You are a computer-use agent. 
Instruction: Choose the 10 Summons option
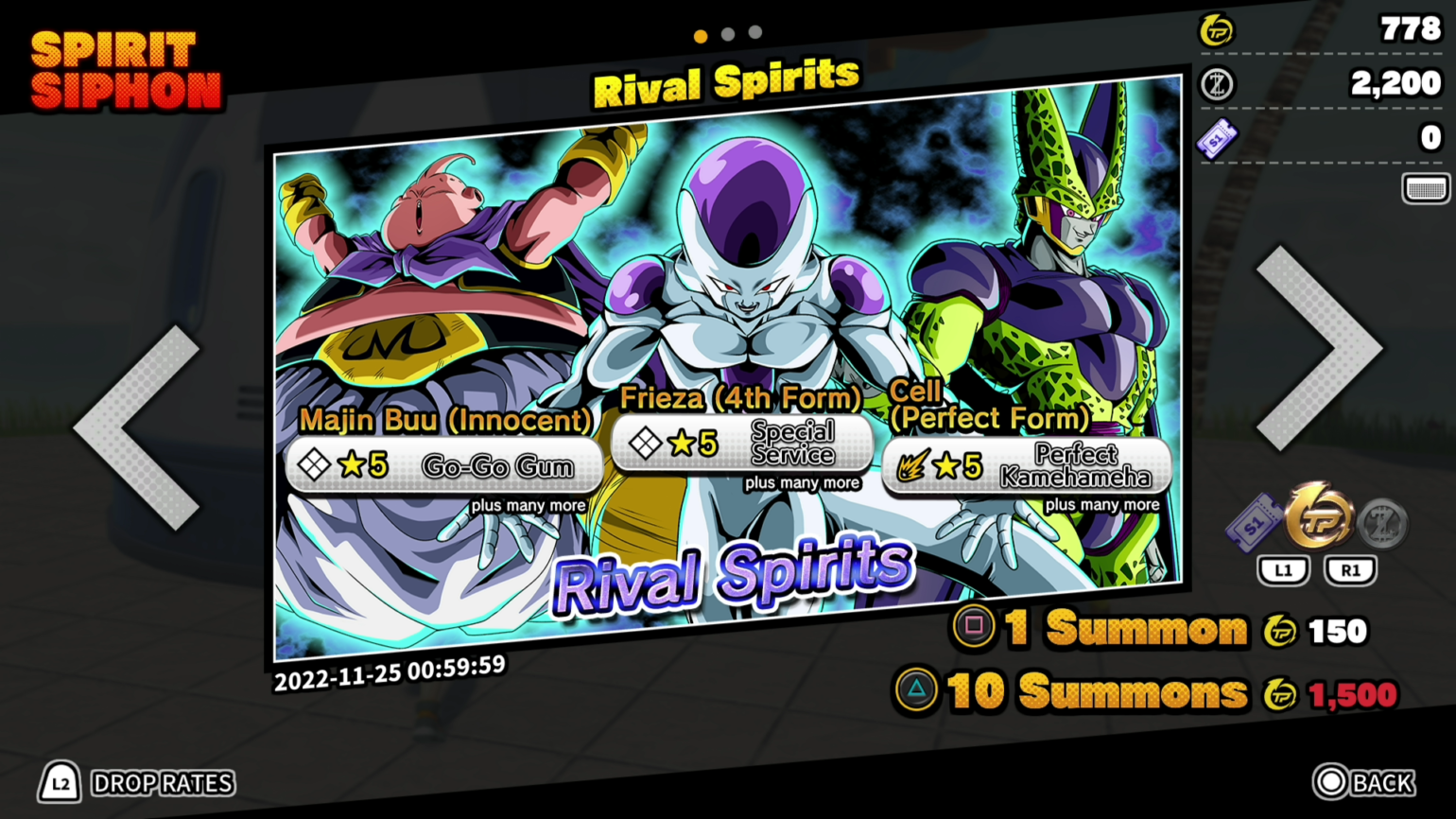1097,692
